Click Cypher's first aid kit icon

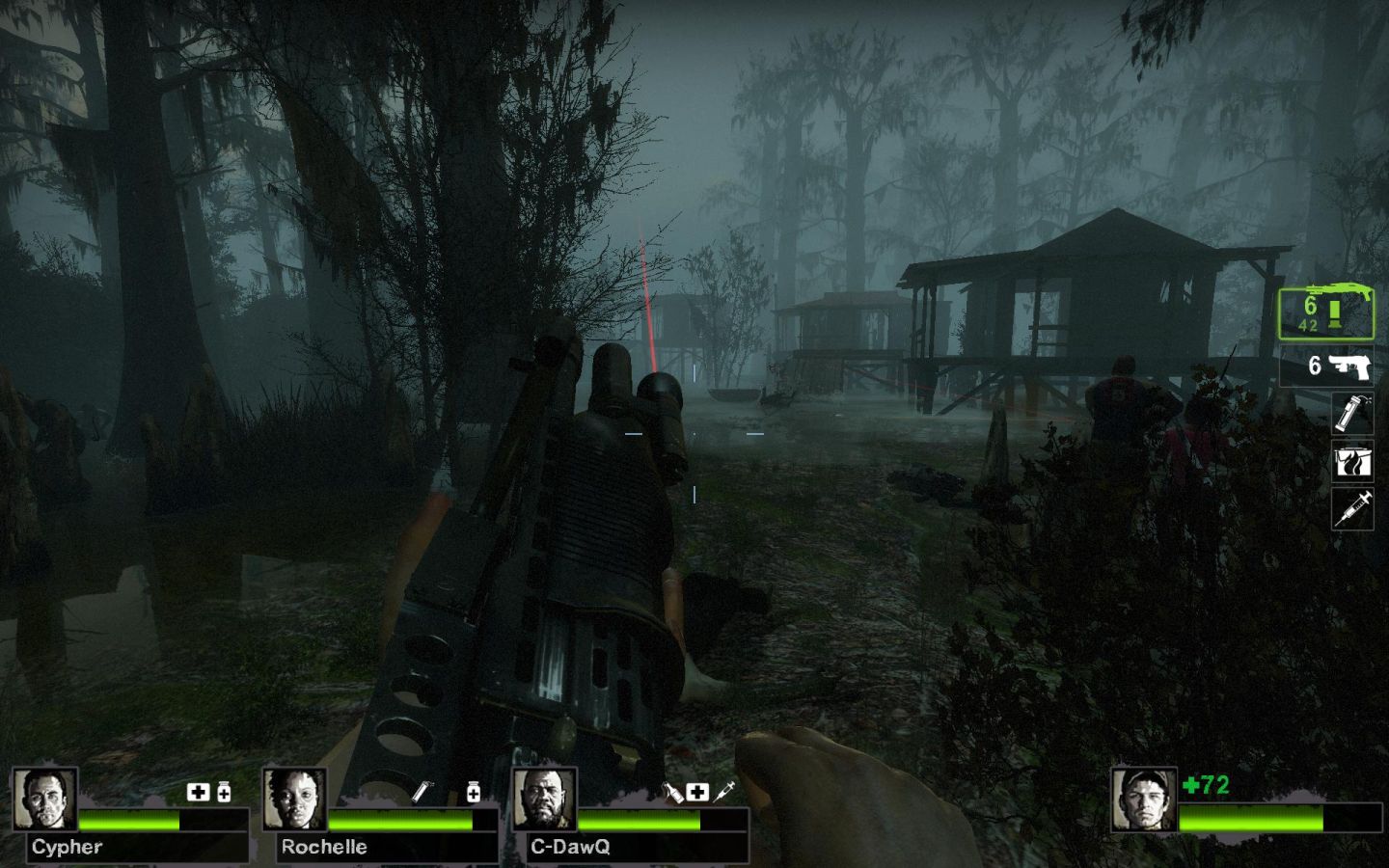point(198,793)
